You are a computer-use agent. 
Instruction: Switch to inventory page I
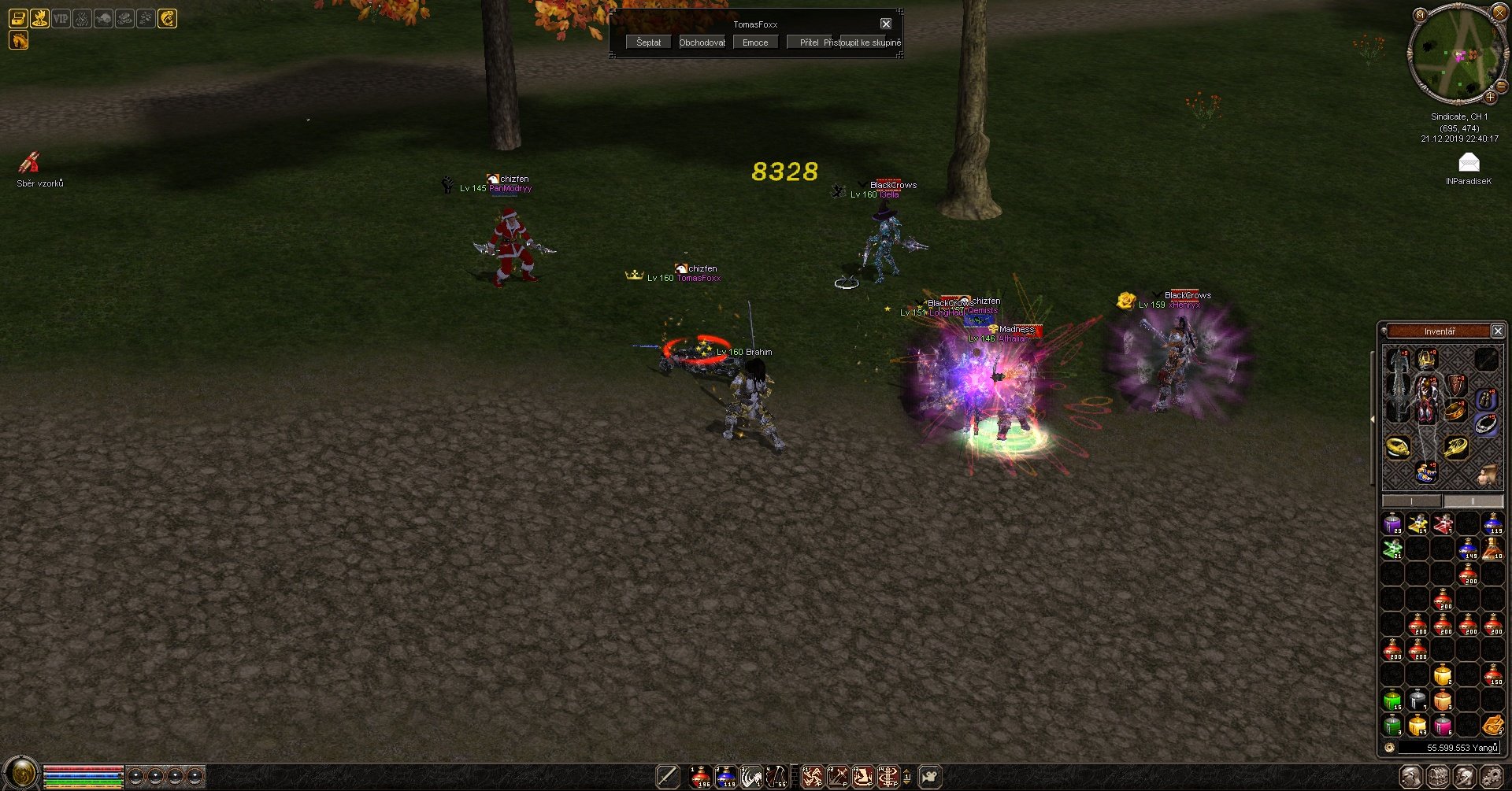pos(1412,501)
